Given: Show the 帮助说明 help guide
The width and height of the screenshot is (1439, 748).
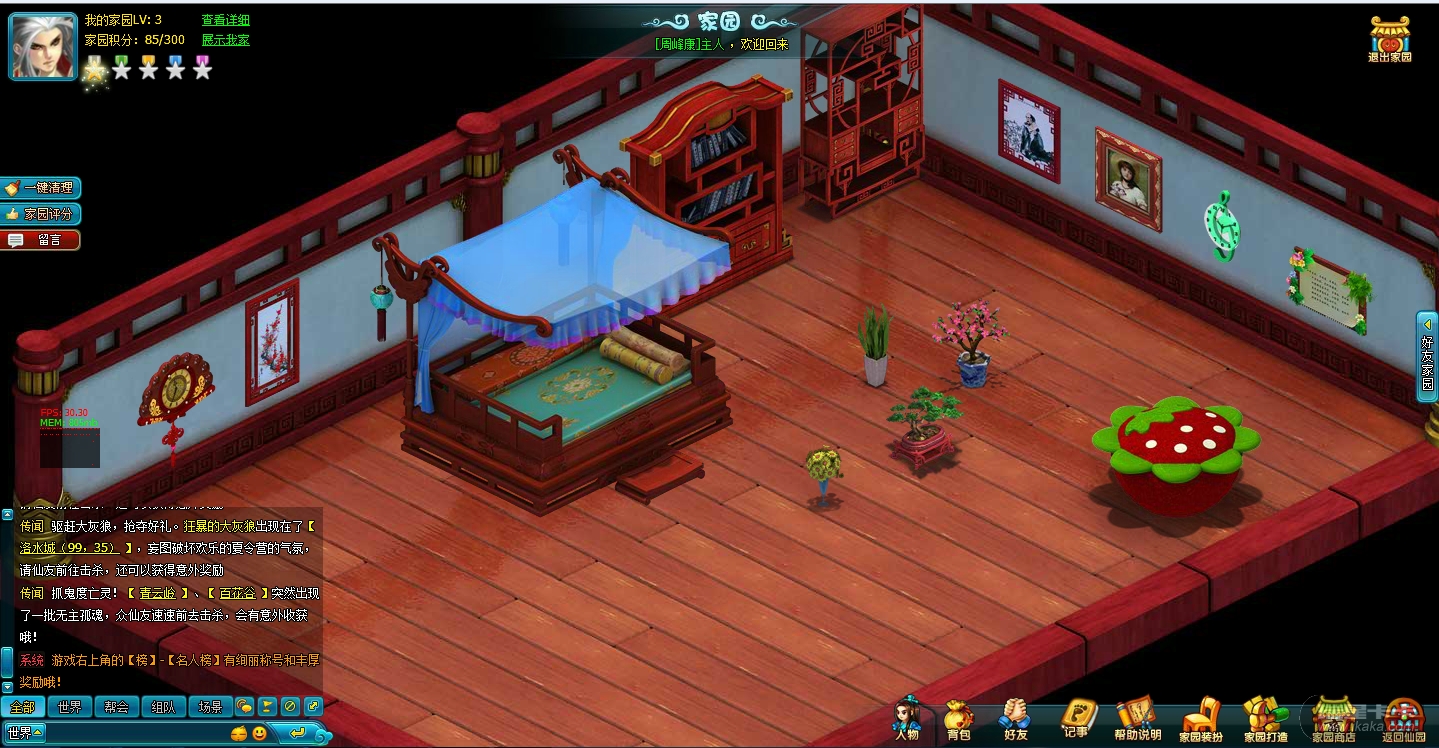Looking at the screenshot, I should 1137,719.
